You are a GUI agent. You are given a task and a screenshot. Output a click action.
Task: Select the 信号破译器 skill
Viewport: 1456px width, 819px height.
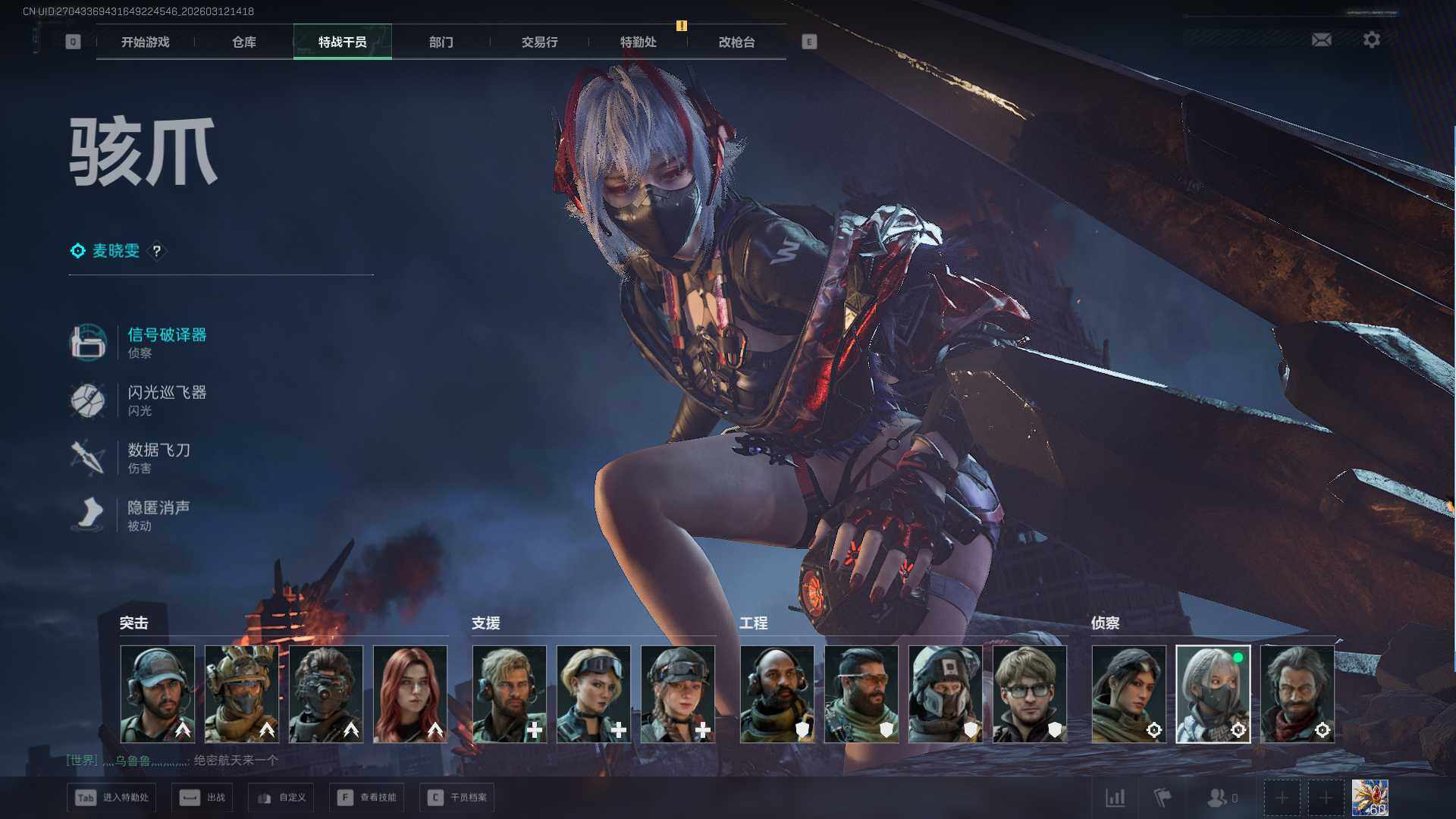pyautogui.click(x=166, y=334)
